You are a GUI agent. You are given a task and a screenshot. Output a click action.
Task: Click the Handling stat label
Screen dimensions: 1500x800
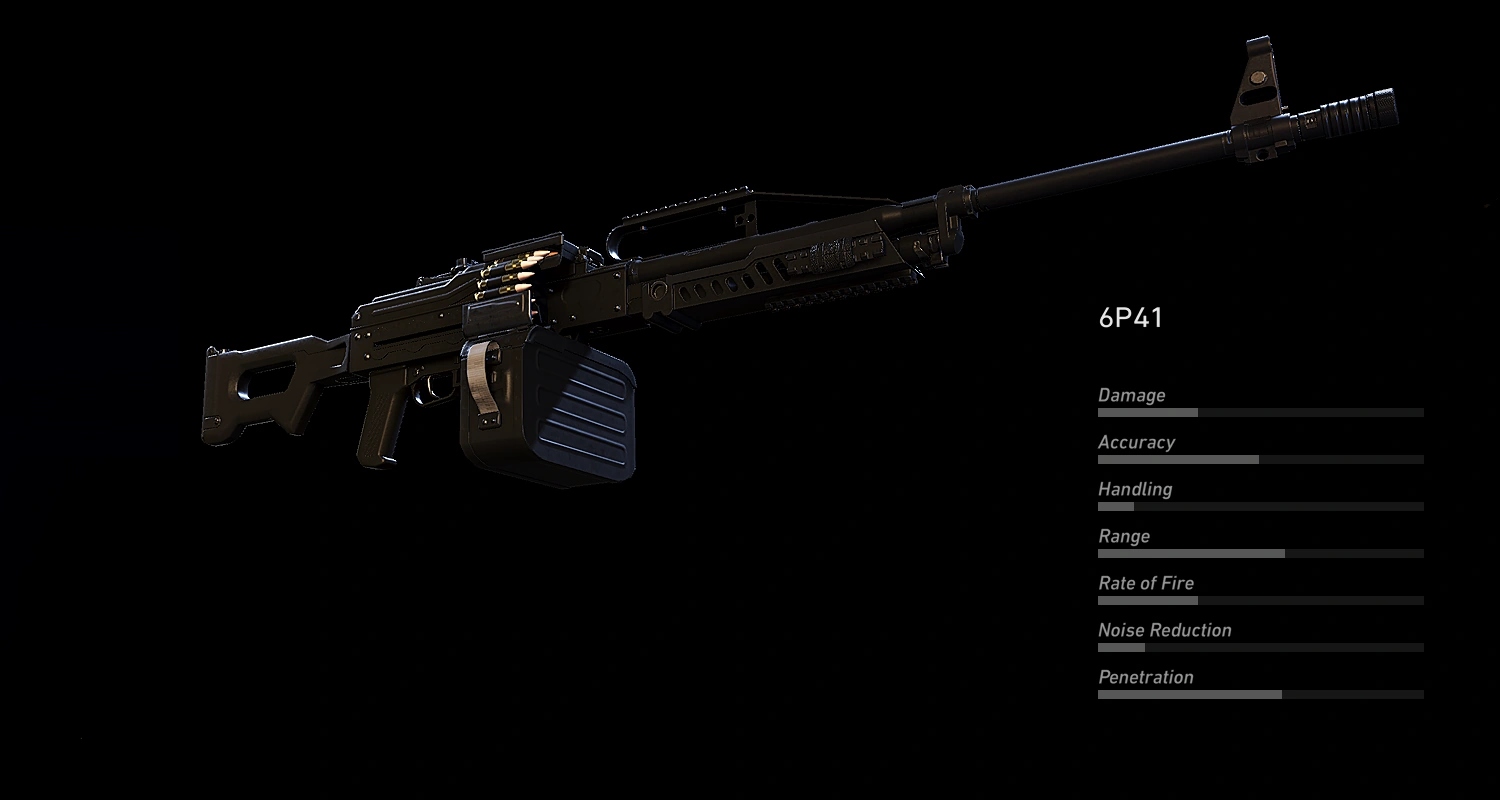point(1135,489)
